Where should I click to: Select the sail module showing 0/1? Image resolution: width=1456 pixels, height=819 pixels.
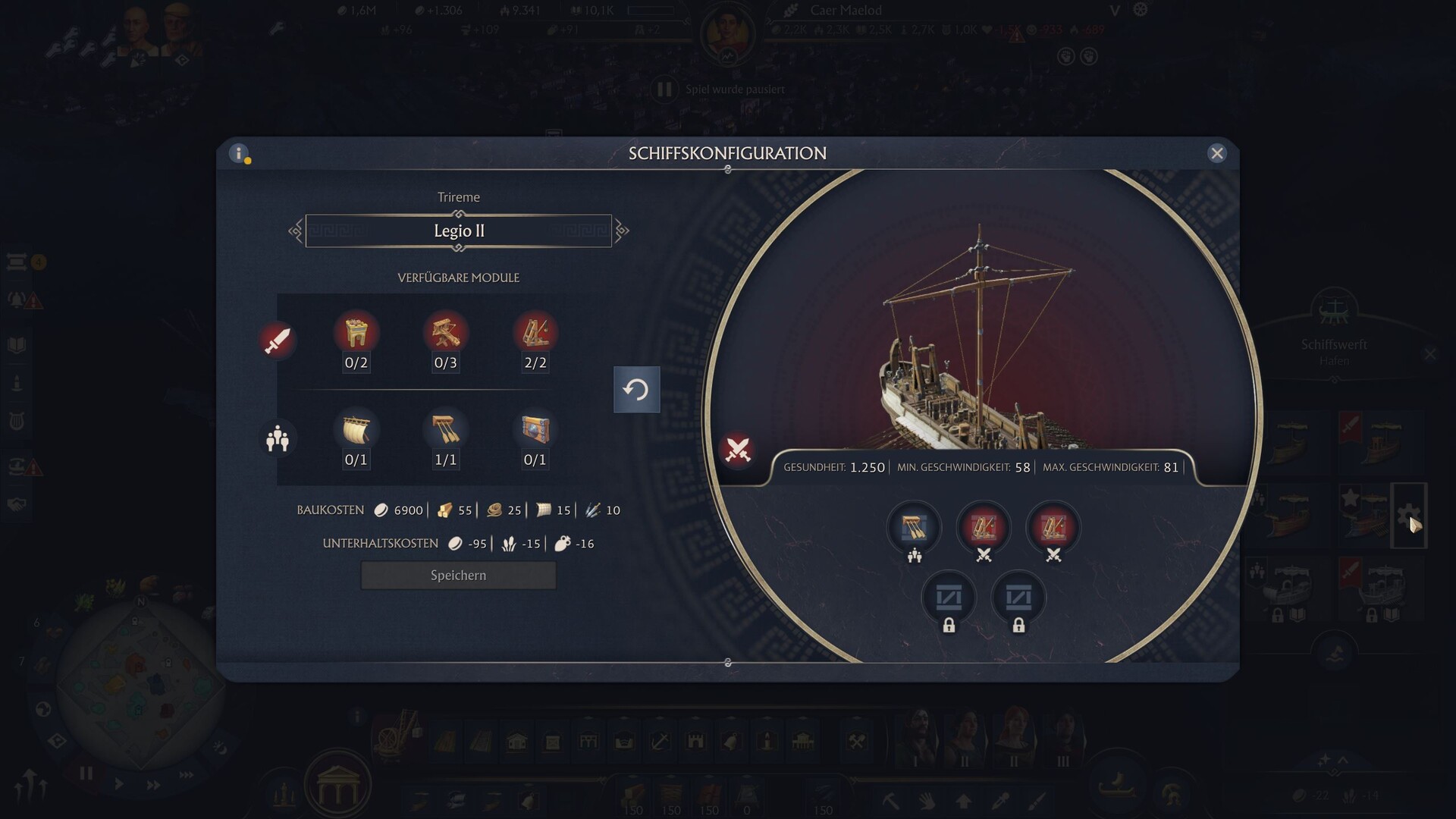(x=356, y=431)
